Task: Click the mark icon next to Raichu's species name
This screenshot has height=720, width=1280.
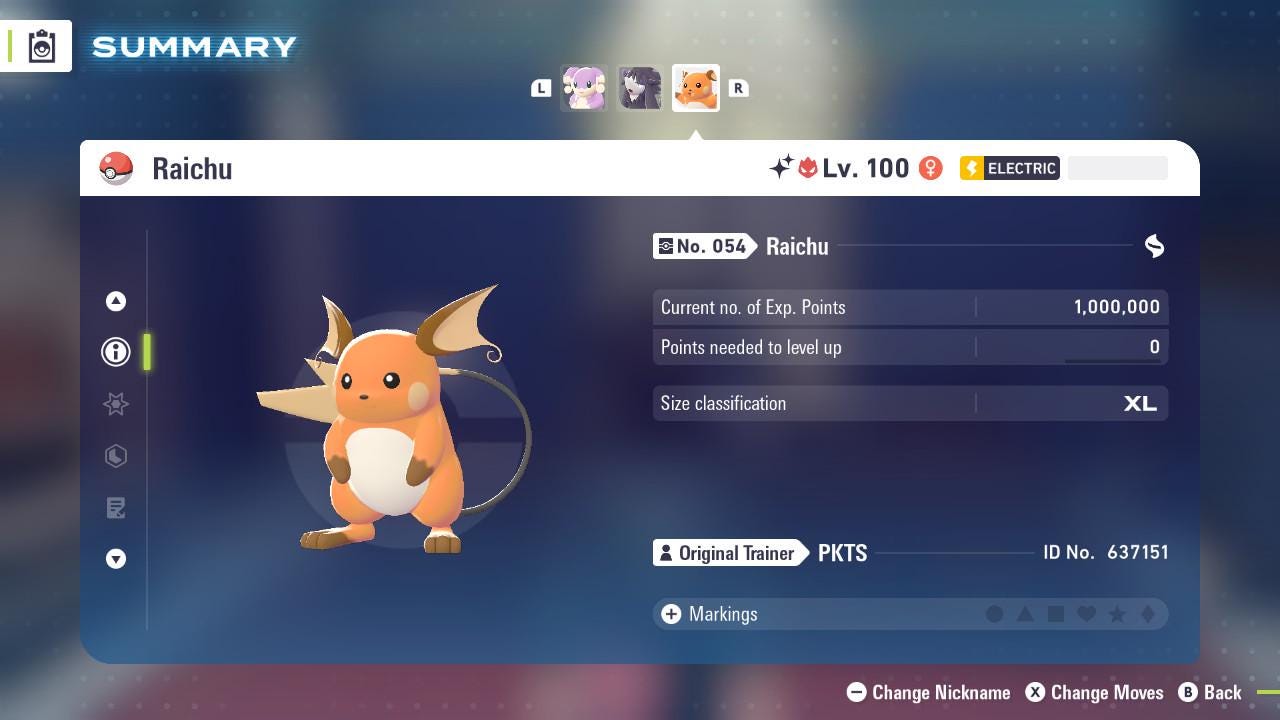Action: click(1154, 246)
